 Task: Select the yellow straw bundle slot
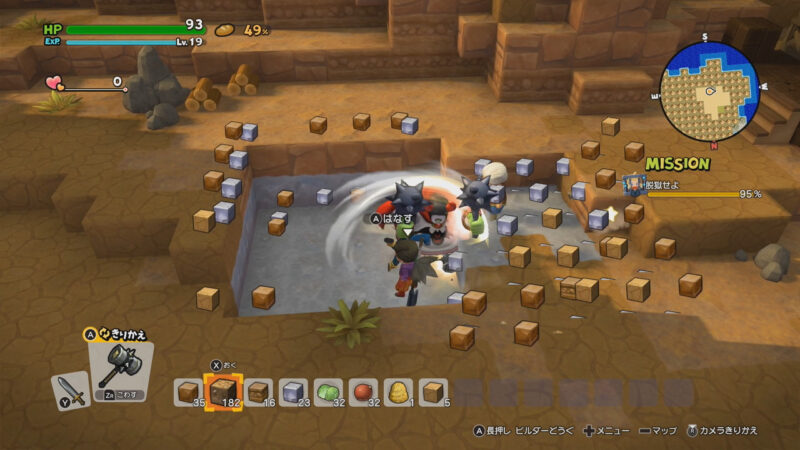[398, 393]
